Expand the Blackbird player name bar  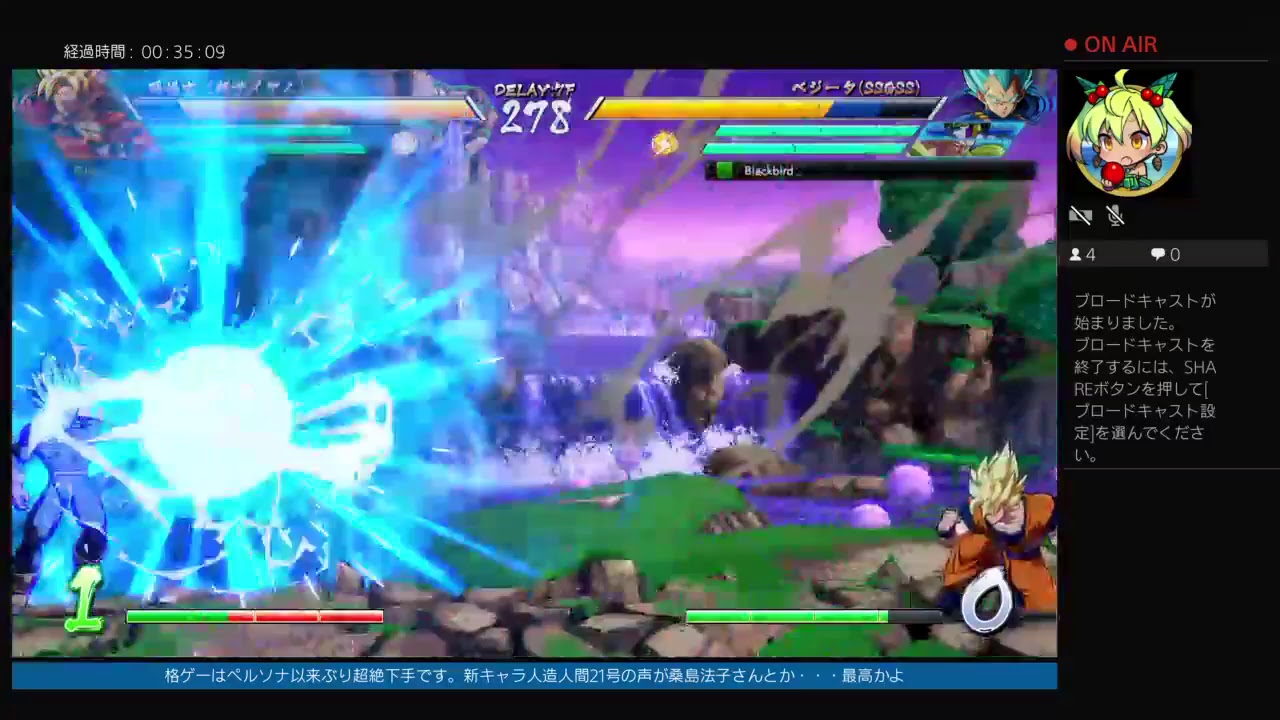click(x=870, y=170)
